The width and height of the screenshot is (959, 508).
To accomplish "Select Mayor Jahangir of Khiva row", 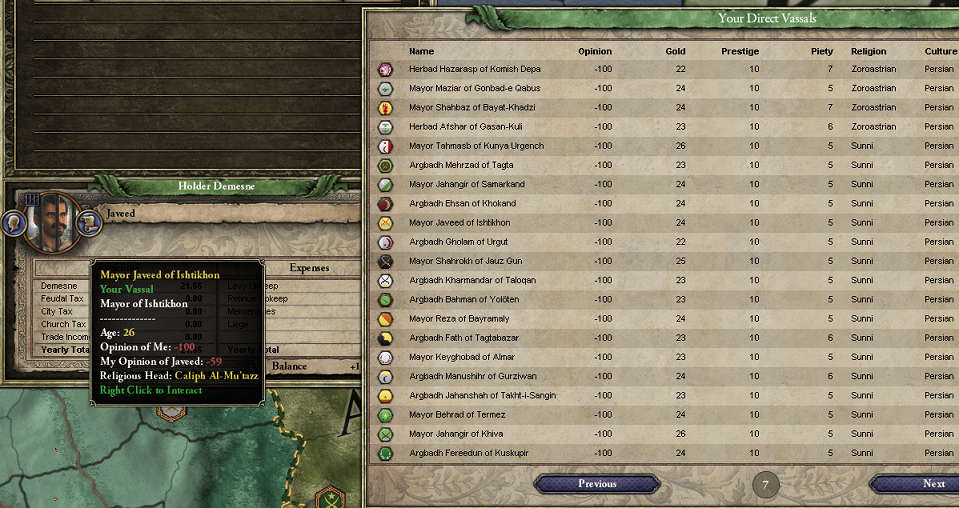I will 458,434.
